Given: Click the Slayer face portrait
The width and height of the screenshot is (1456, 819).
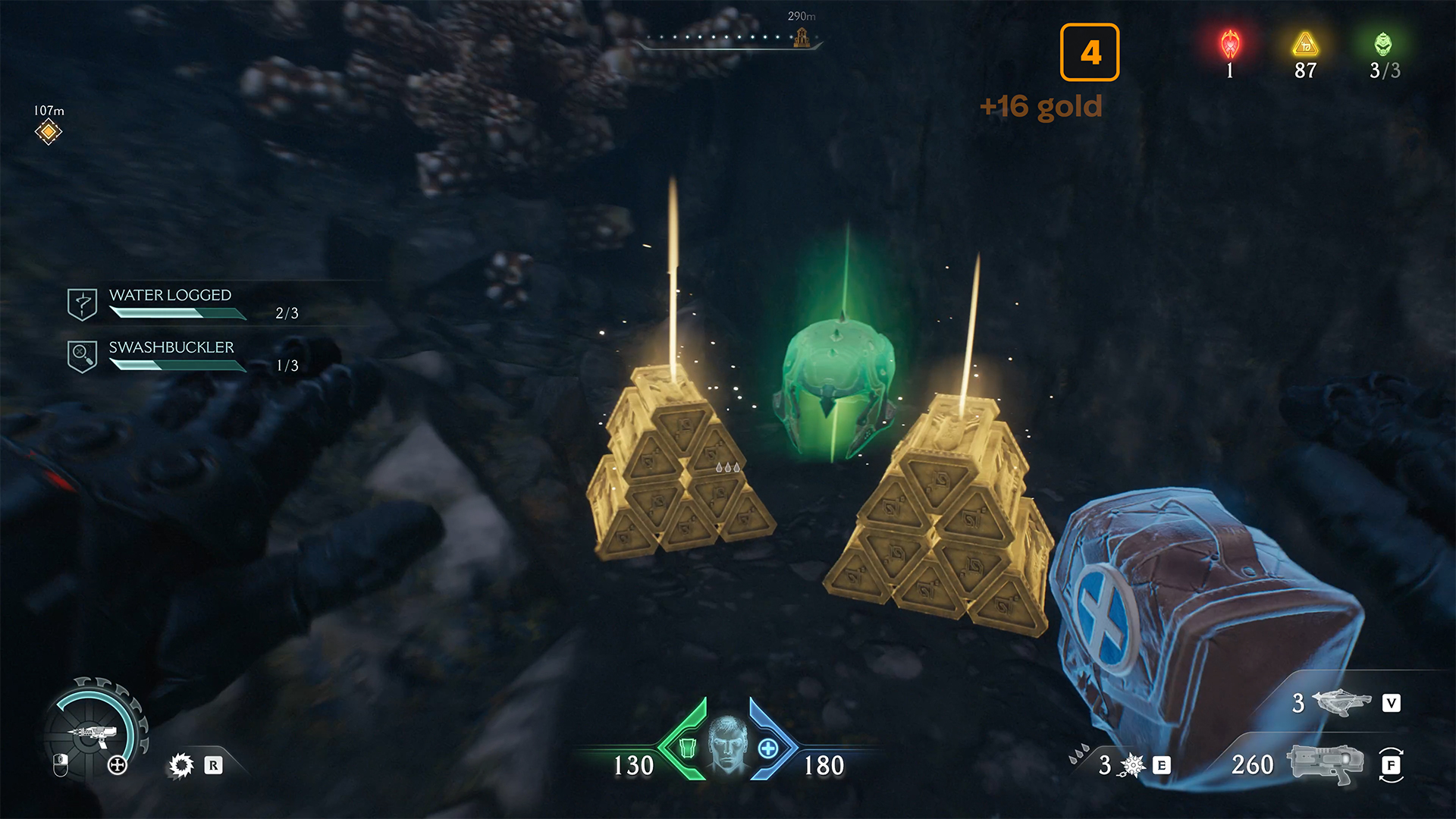Looking at the screenshot, I should tap(728, 745).
